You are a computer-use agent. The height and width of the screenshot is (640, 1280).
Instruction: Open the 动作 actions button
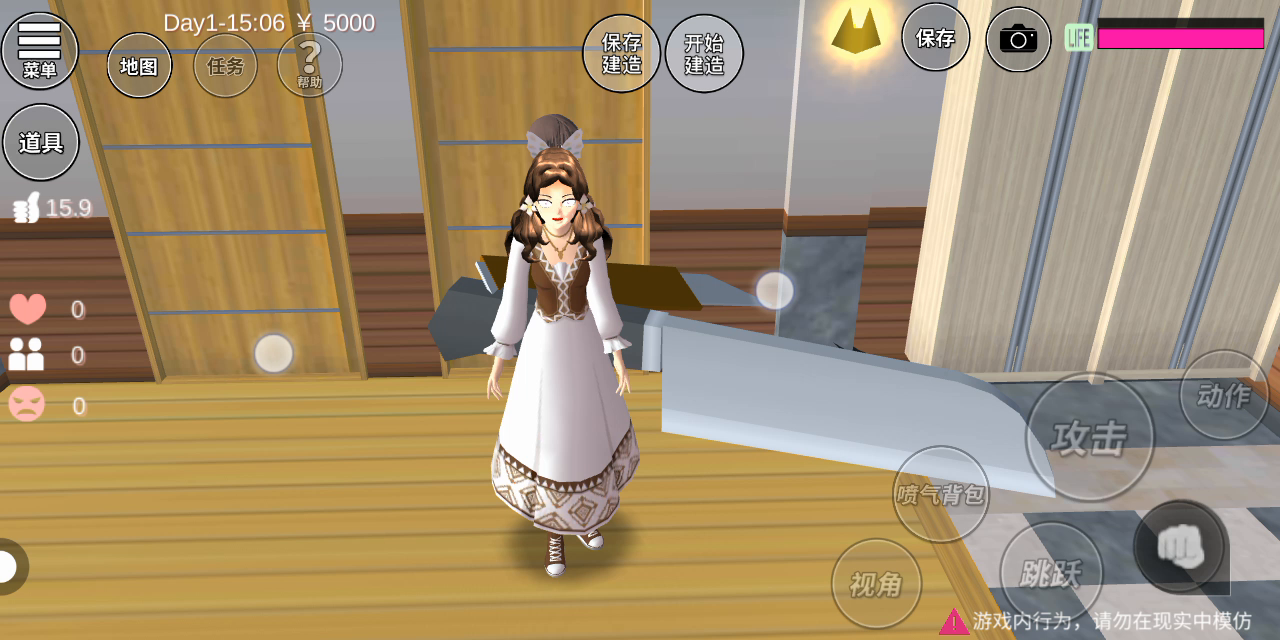tap(1223, 395)
